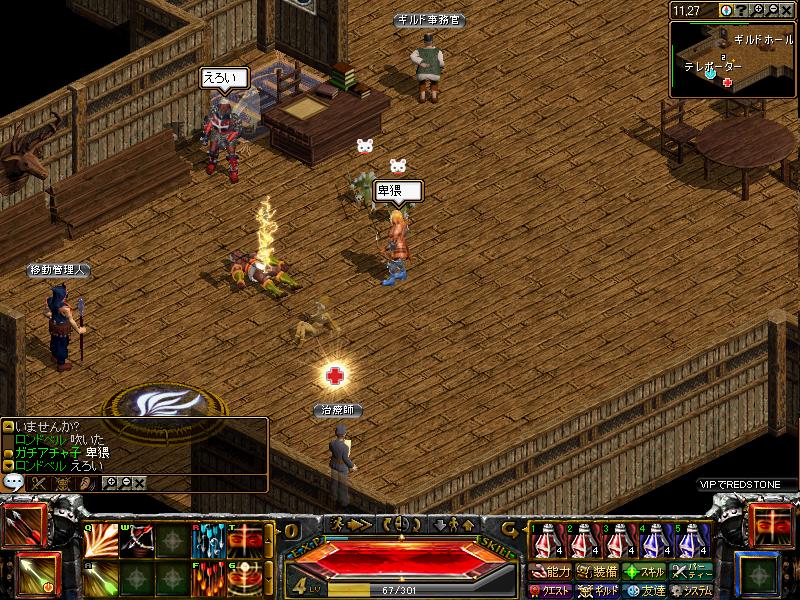Open the 能力 (abilities) menu
800x600 pixels.
click(x=551, y=573)
